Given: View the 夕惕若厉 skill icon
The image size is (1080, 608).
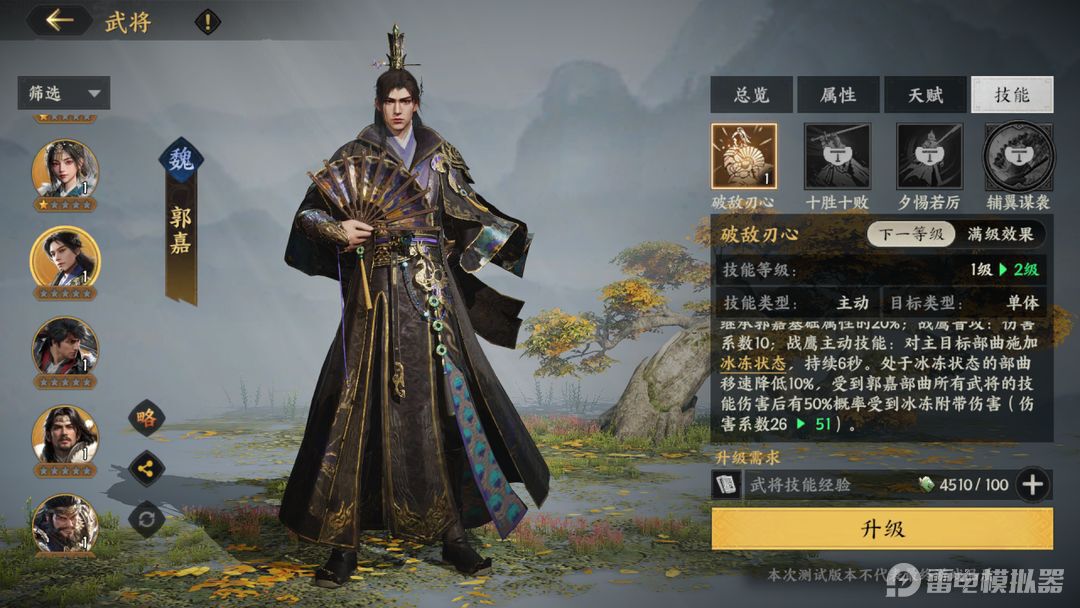Looking at the screenshot, I should pyautogui.click(x=929, y=156).
